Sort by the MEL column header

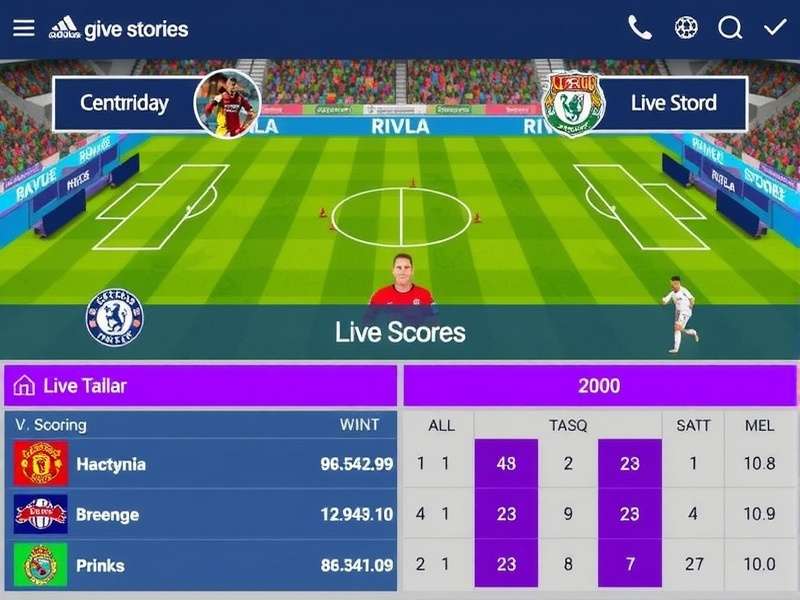(759, 425)
